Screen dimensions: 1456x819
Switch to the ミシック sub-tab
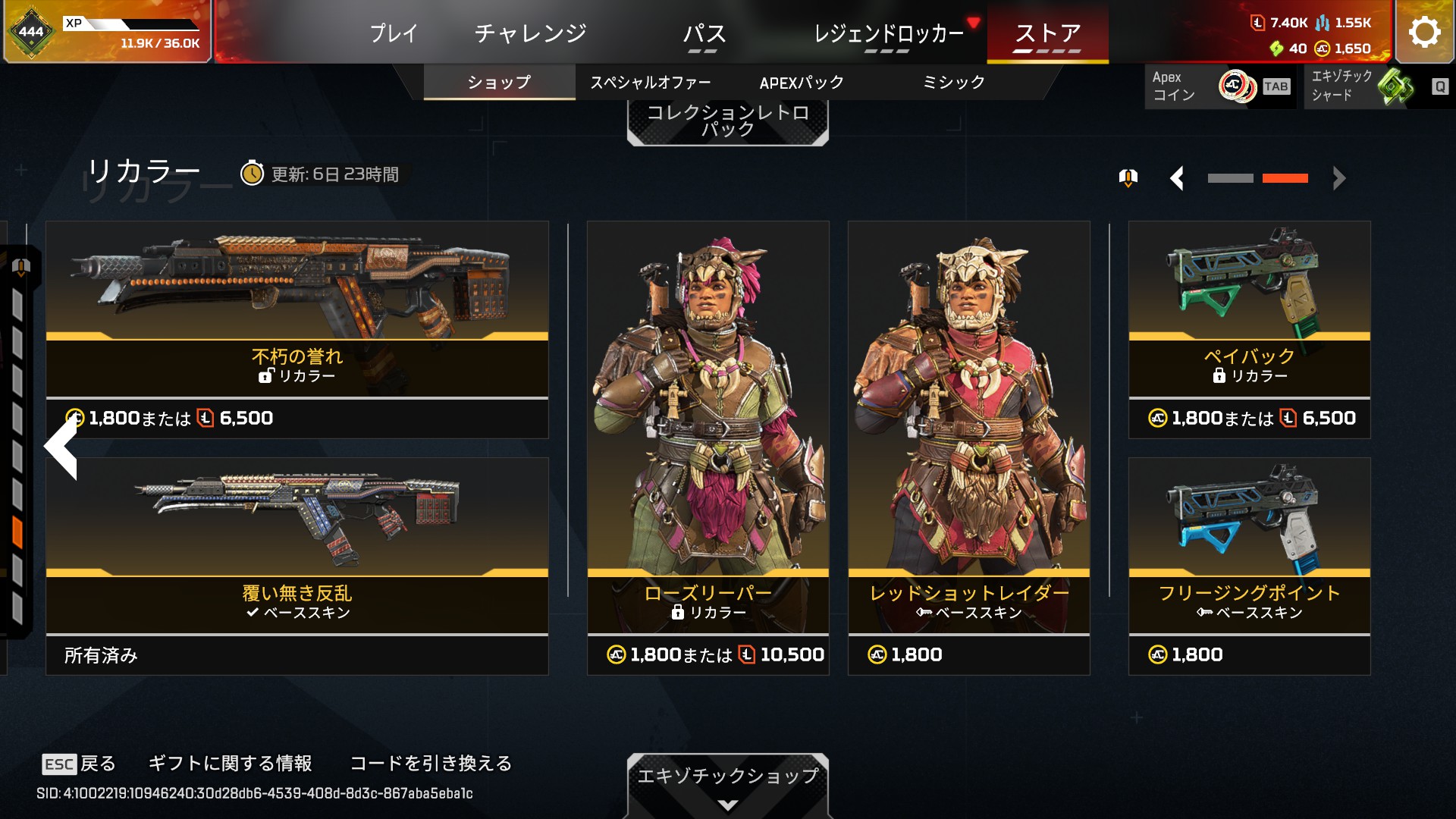point(953,82)
